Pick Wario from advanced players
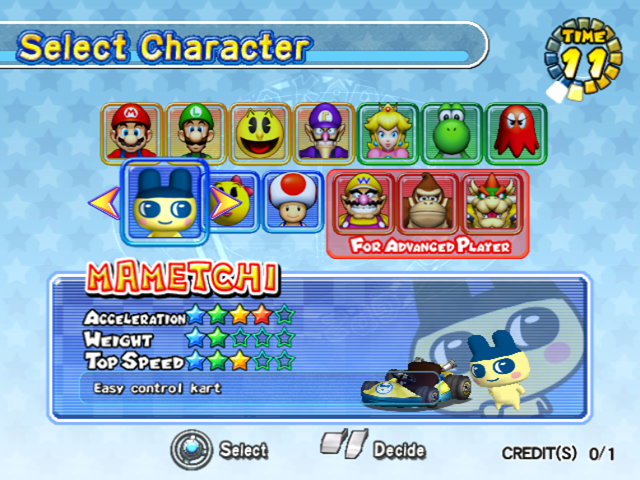This screenshot has height=480, width=640. coord(363,202)
